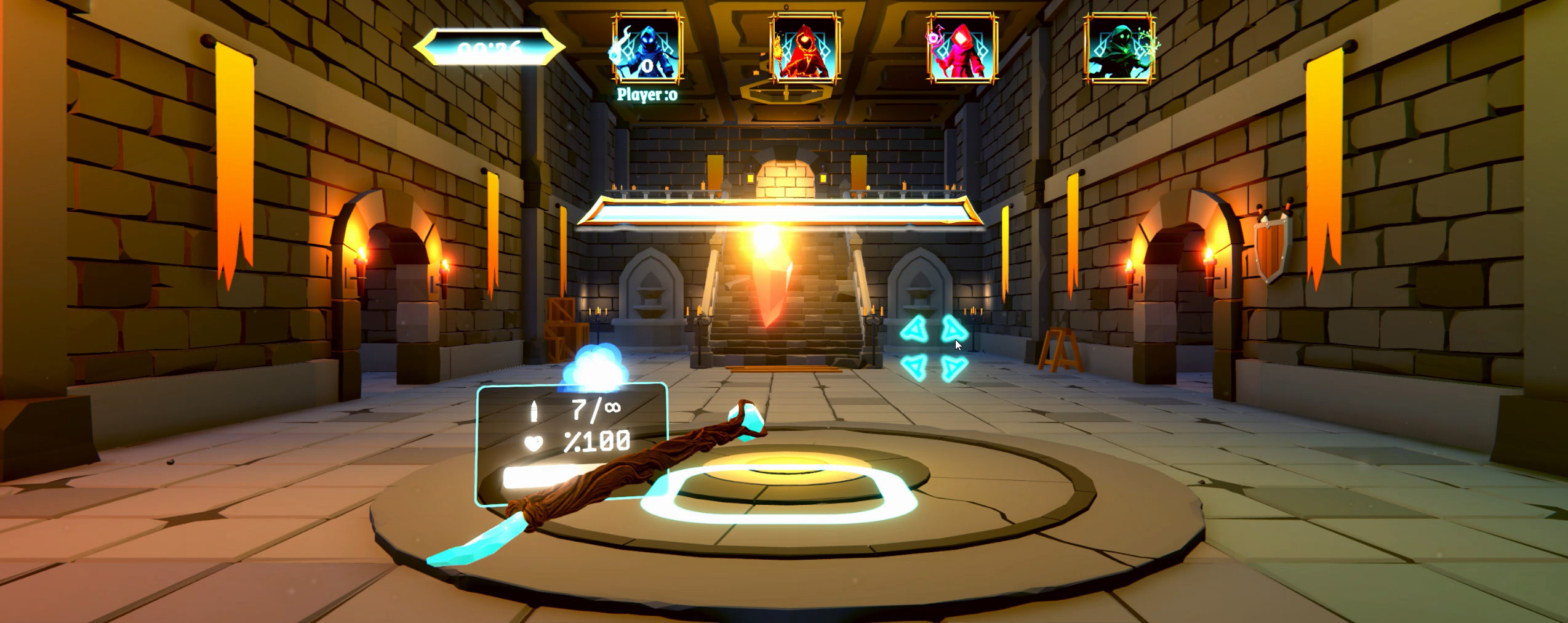The image size is (1568, 623).
Task: Click the pink robed wizard portrait
Action: pyautogui.click(x=962, y=49)
